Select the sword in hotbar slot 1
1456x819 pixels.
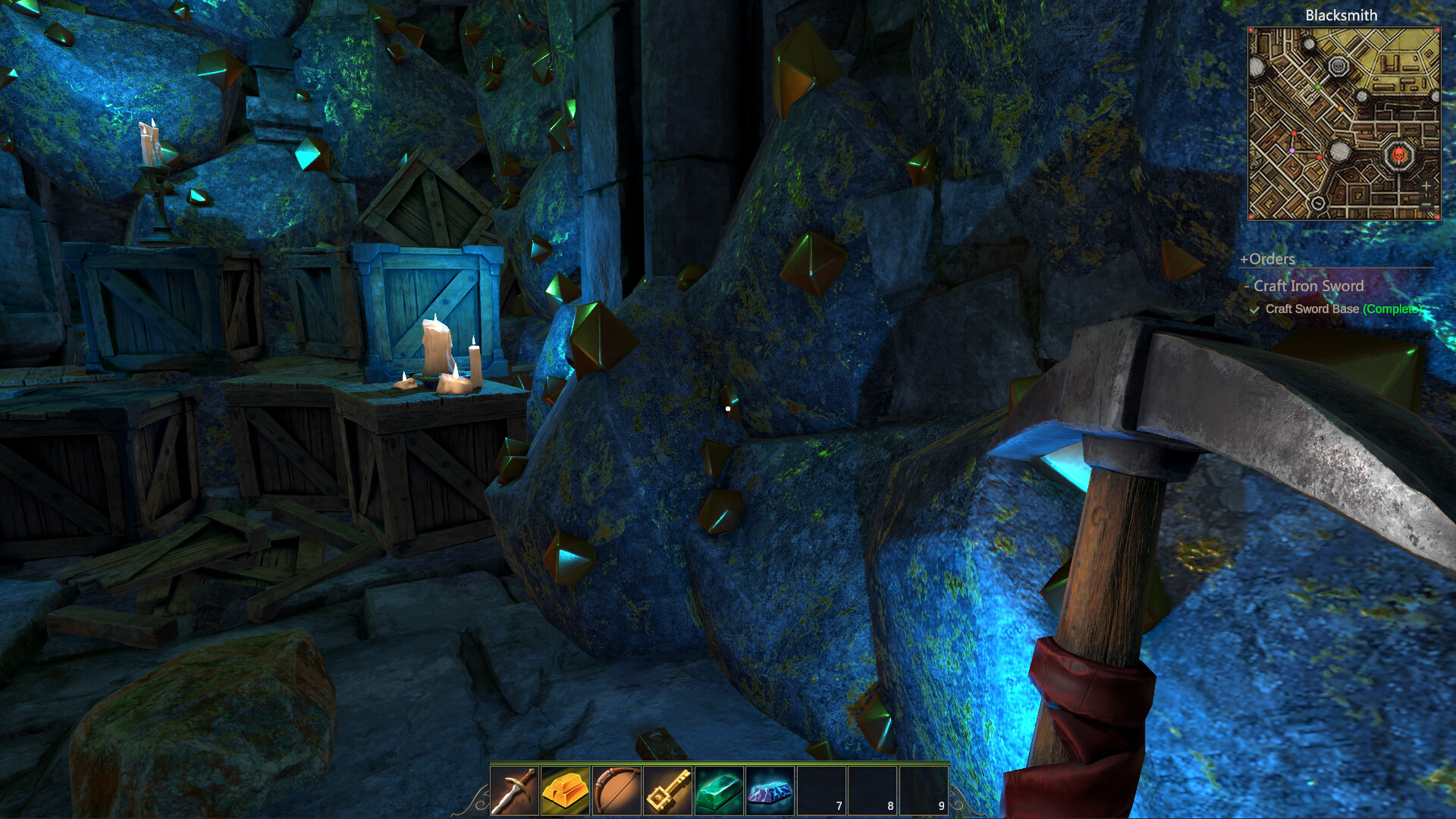(x=514, y=793)
